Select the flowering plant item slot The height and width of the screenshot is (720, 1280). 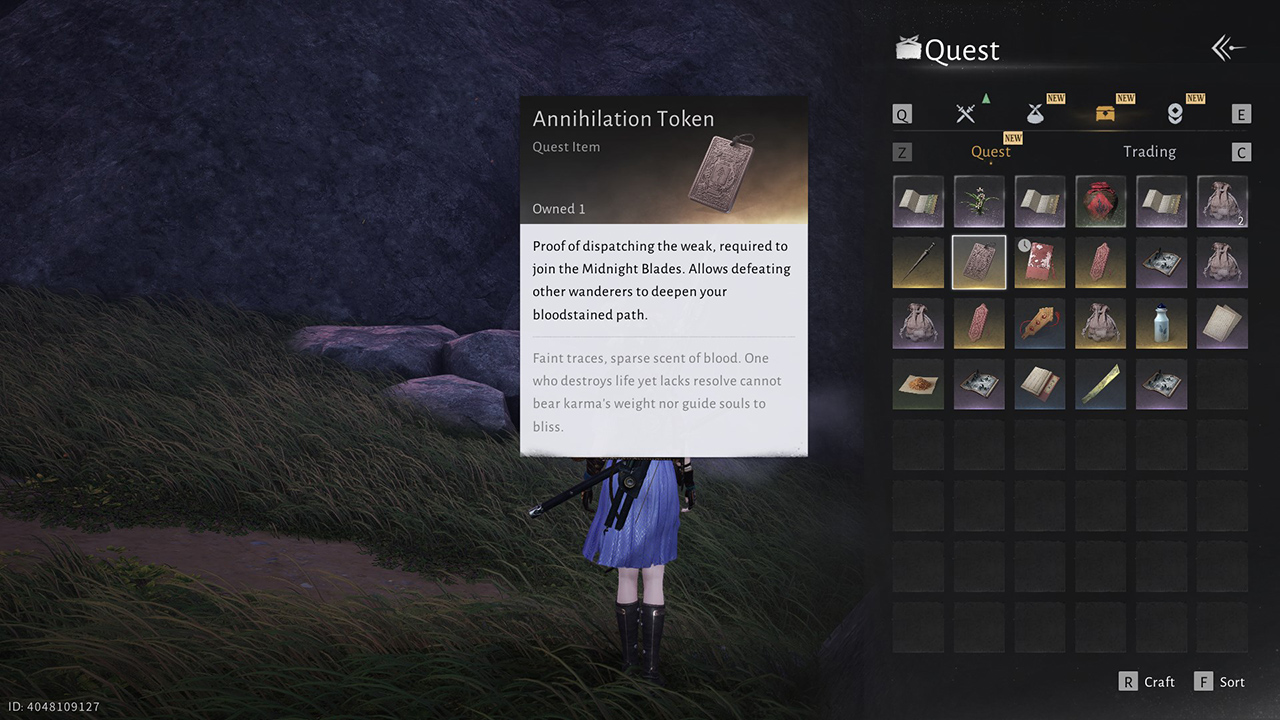(979, 202)
